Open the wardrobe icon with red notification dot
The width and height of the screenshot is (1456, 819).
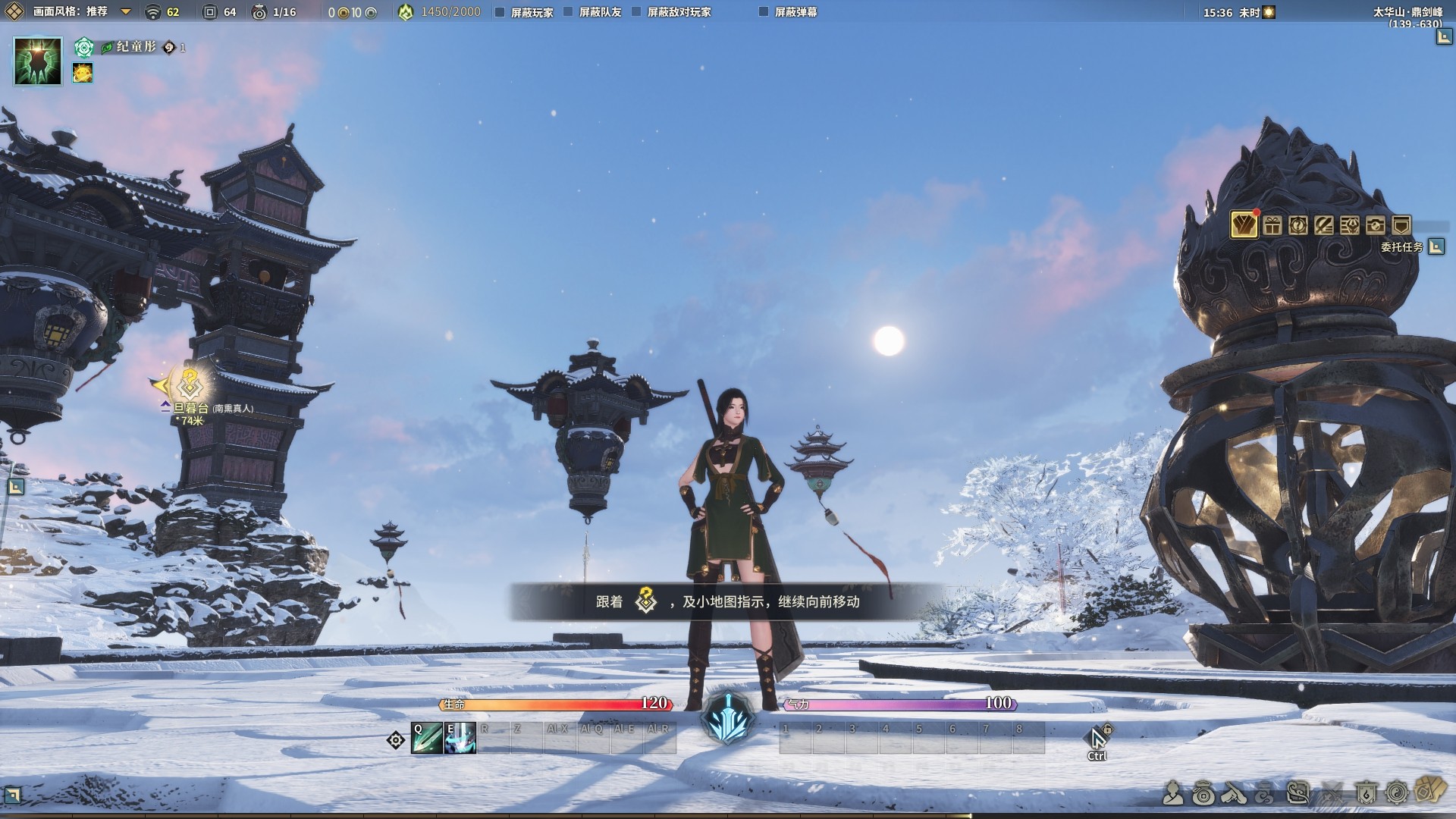click(1244, 224)
